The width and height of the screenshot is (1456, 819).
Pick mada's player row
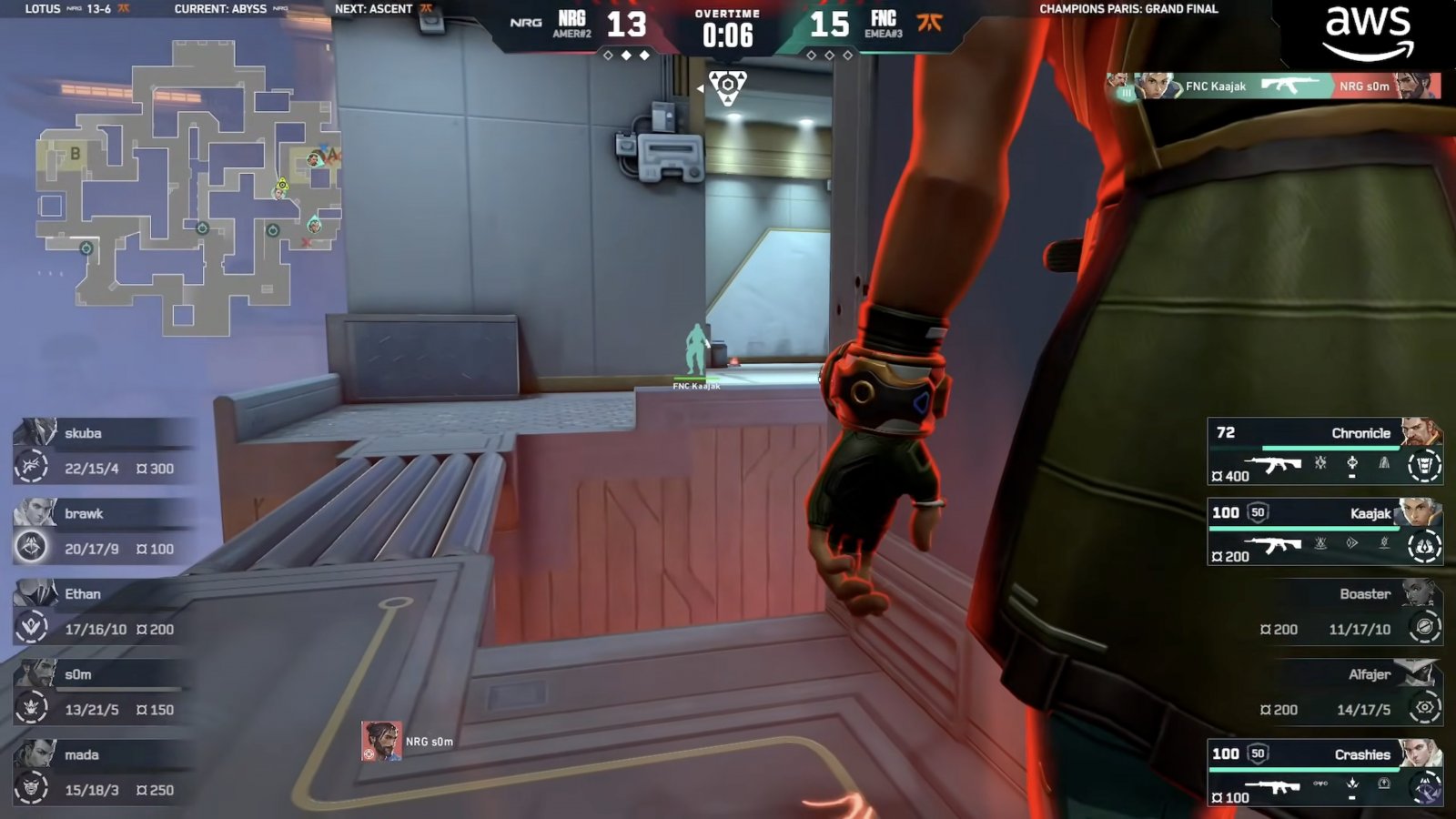point(105,772)
